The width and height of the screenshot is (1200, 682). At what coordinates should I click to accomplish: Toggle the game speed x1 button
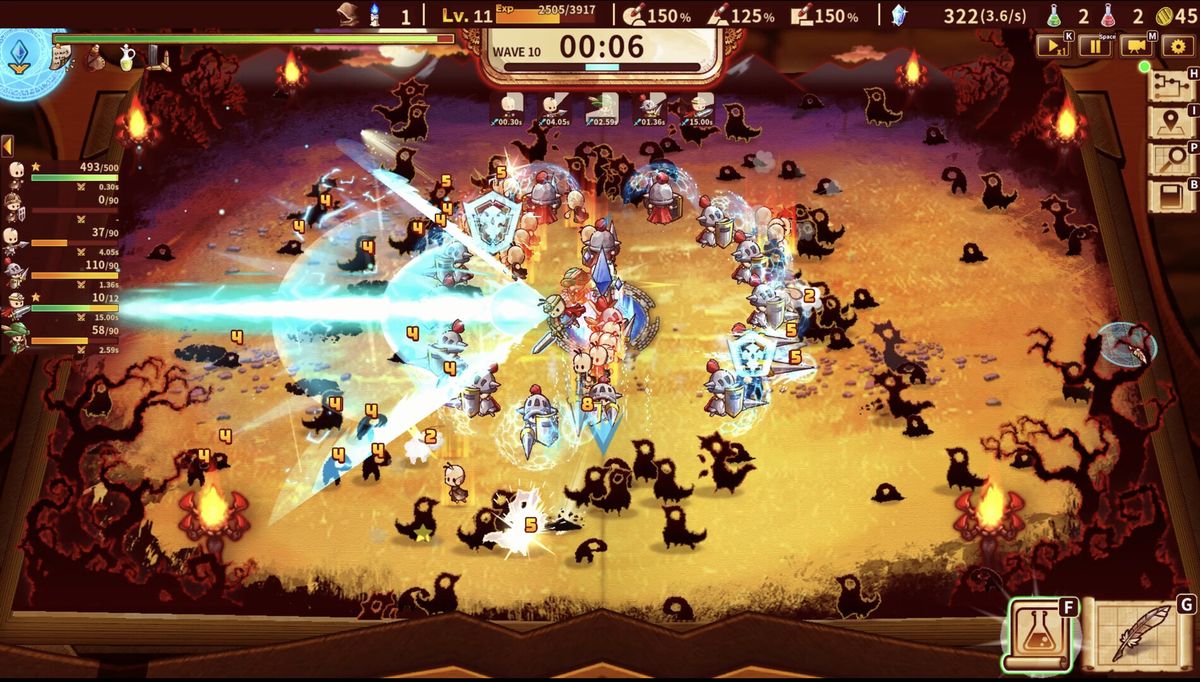point(1052,46)
